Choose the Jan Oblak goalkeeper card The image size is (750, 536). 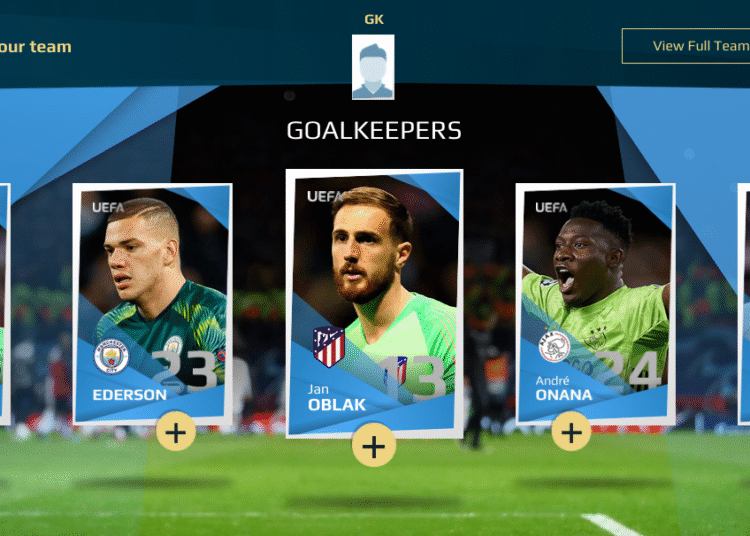[373, 300]
